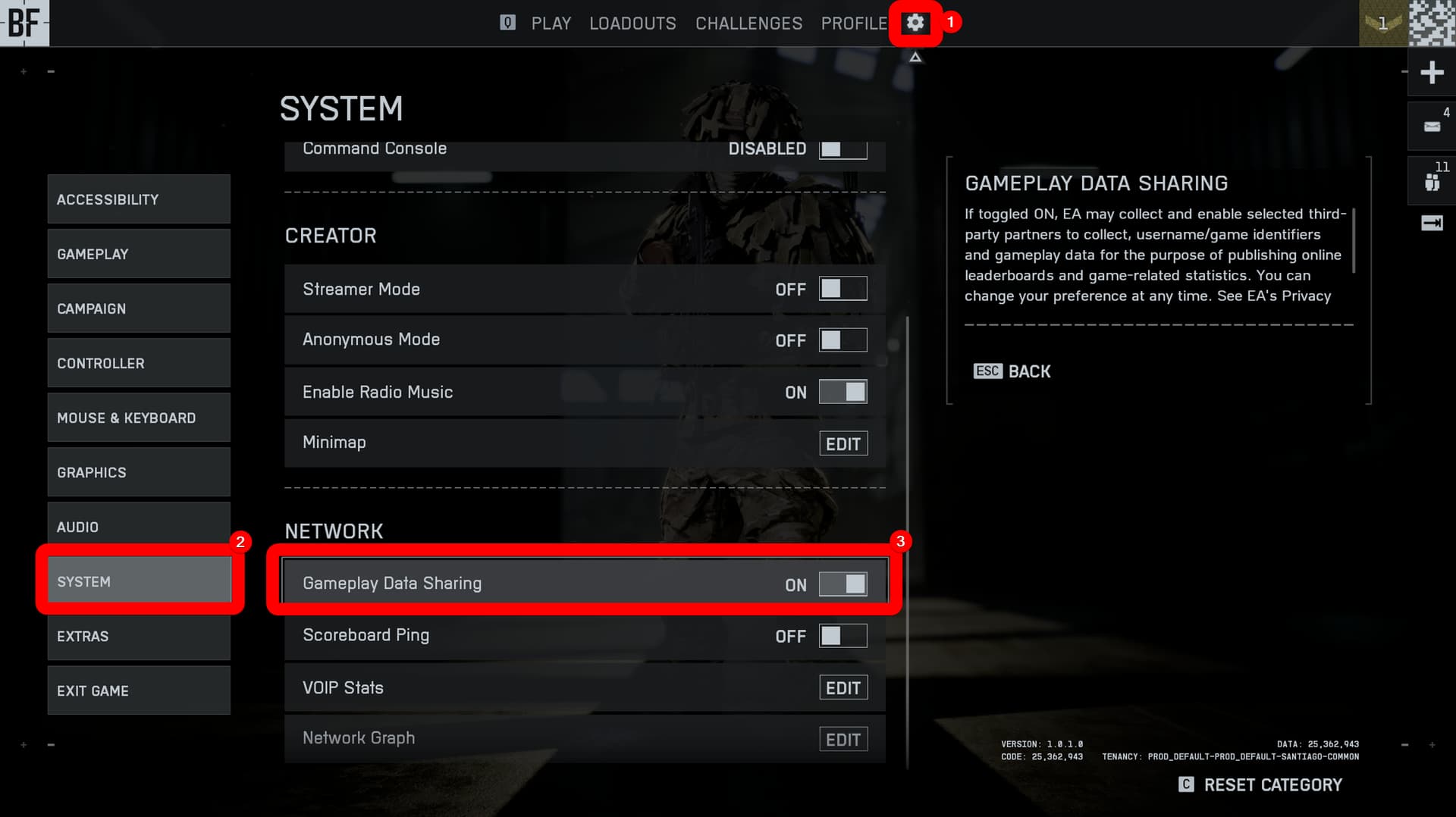Enable Anonymous Mode

tap(843, 340)
